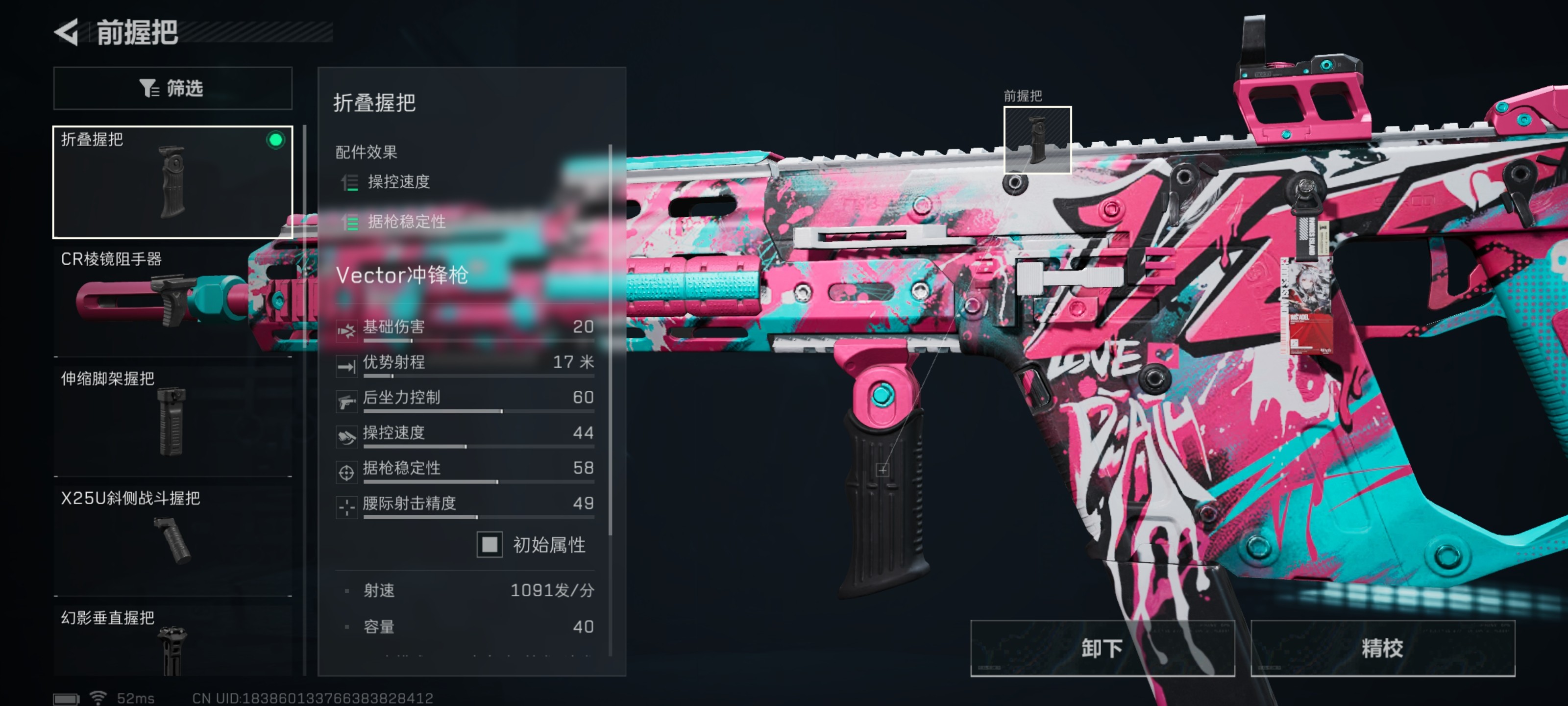Click the 卸下 unequip button

(x=1102, y=648)
